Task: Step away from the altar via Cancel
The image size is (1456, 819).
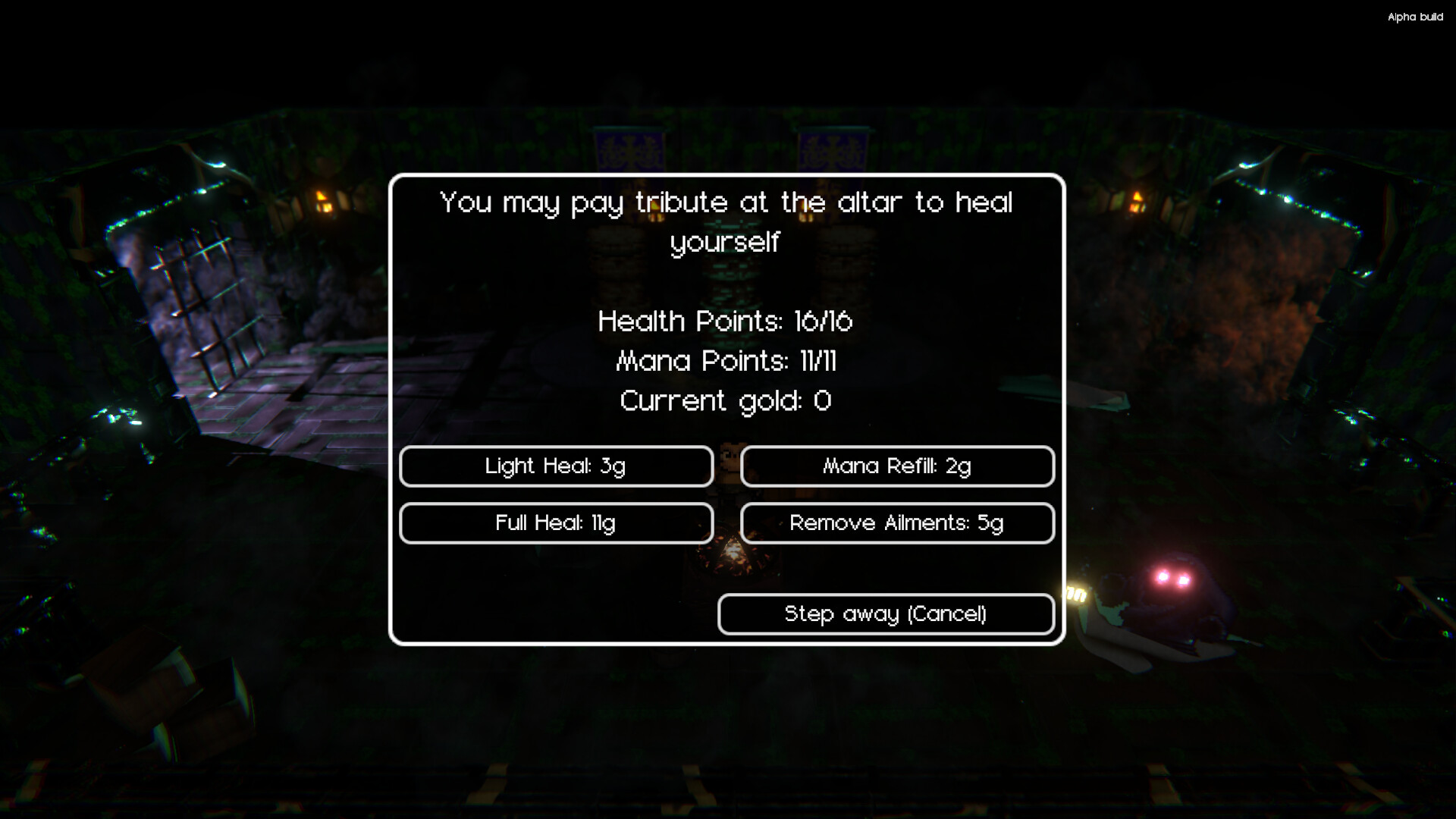Action: pos(886,613)
